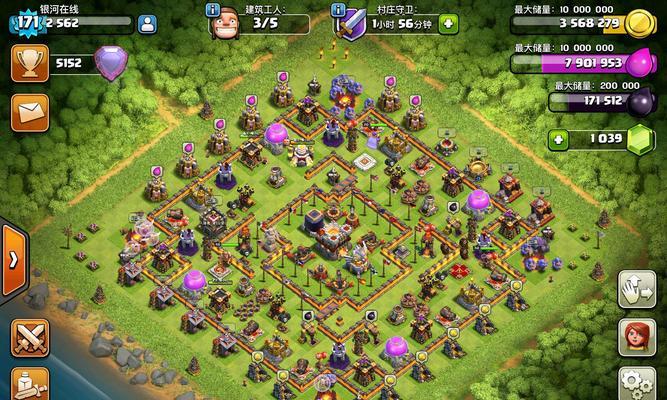Tap the purple shield and sword icon
This screenshot has width=667, height=400.
[x=351, y=22]
